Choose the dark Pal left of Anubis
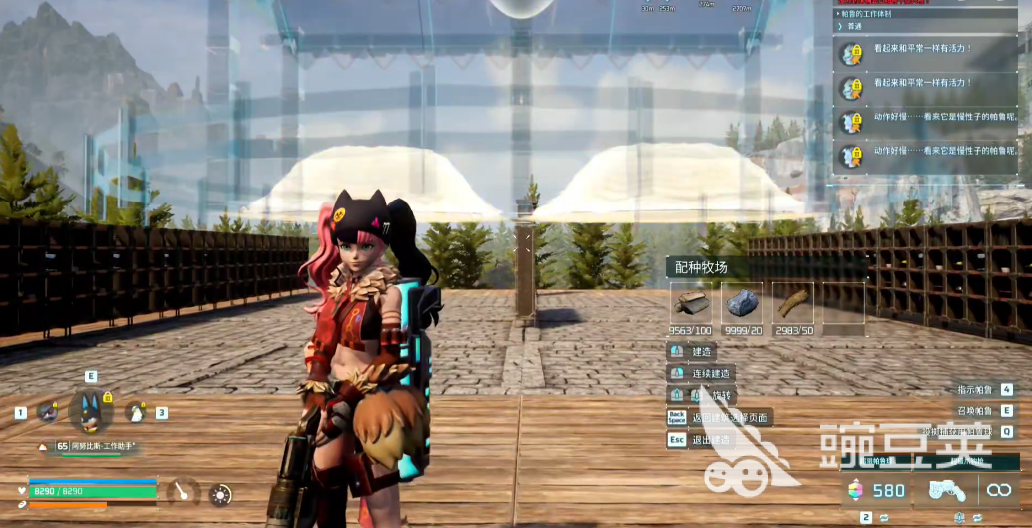The height and width of the screenshot is (528, 1032). 47,411
